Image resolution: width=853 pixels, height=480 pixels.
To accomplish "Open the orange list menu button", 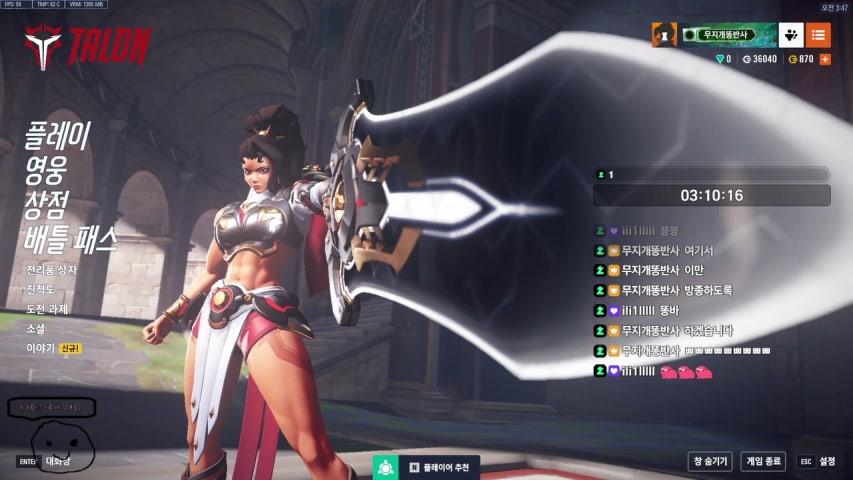I will point(818,35).
